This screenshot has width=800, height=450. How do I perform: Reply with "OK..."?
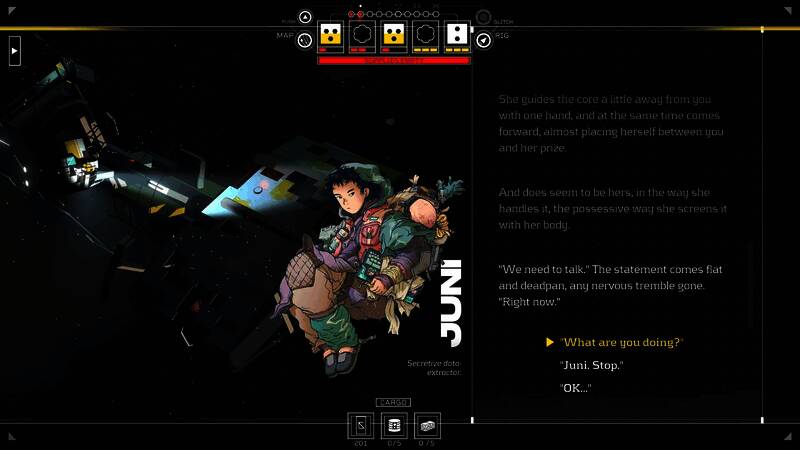pos(575,387)
